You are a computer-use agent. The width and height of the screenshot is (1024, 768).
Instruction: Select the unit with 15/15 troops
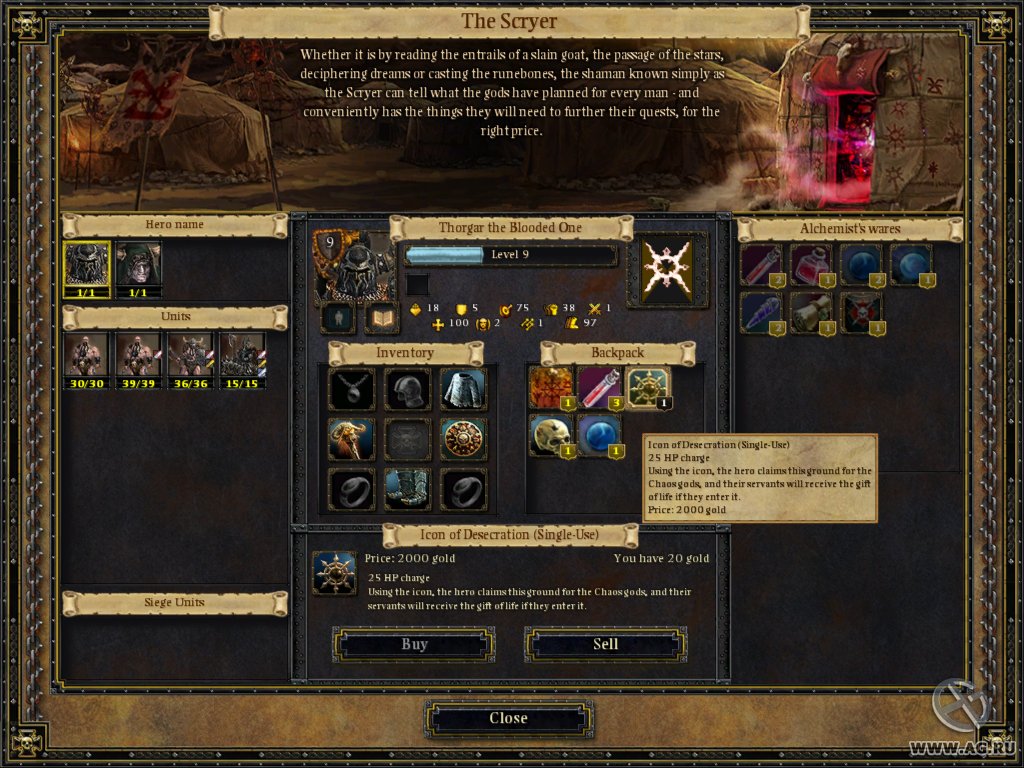click(x=241, y=357)
